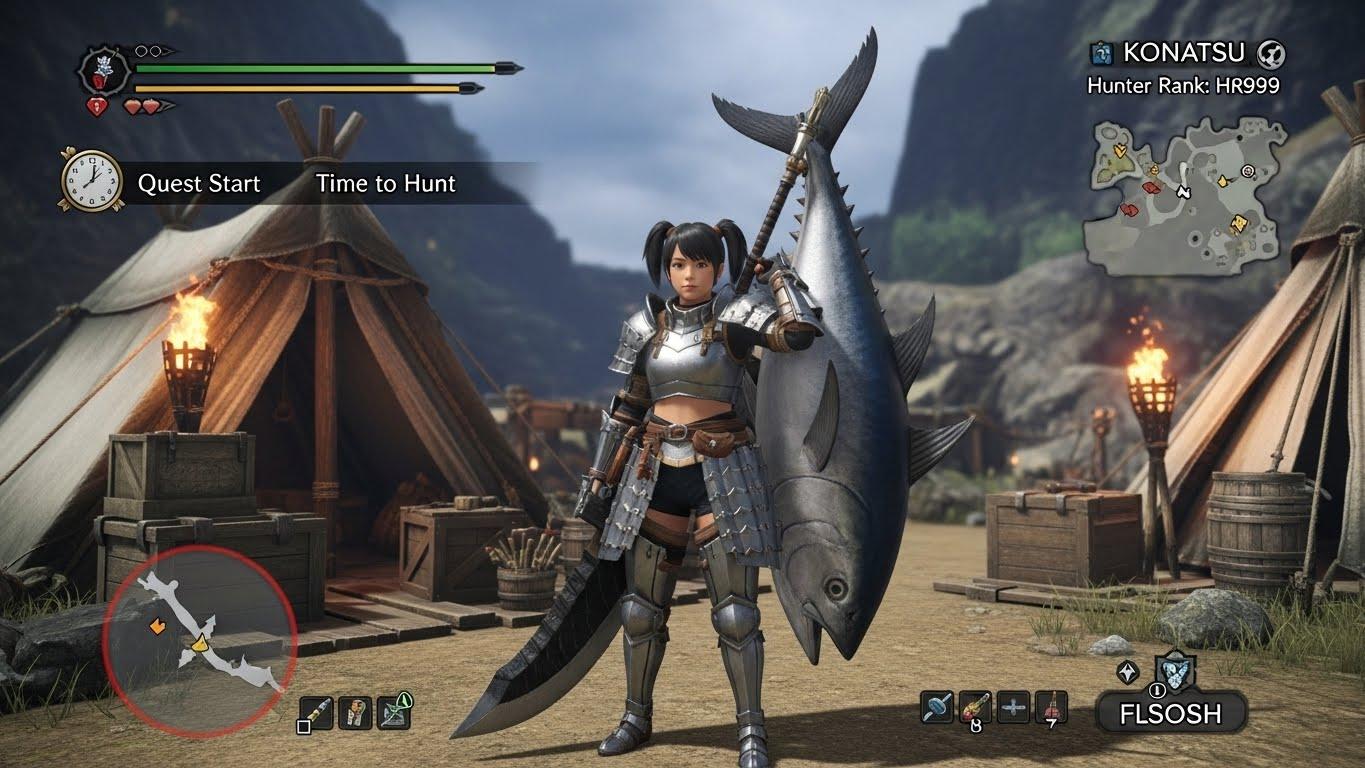Click the circular red-bordered minimap
The width and height of the screenshot is (1365, 768).
(200, 640)
